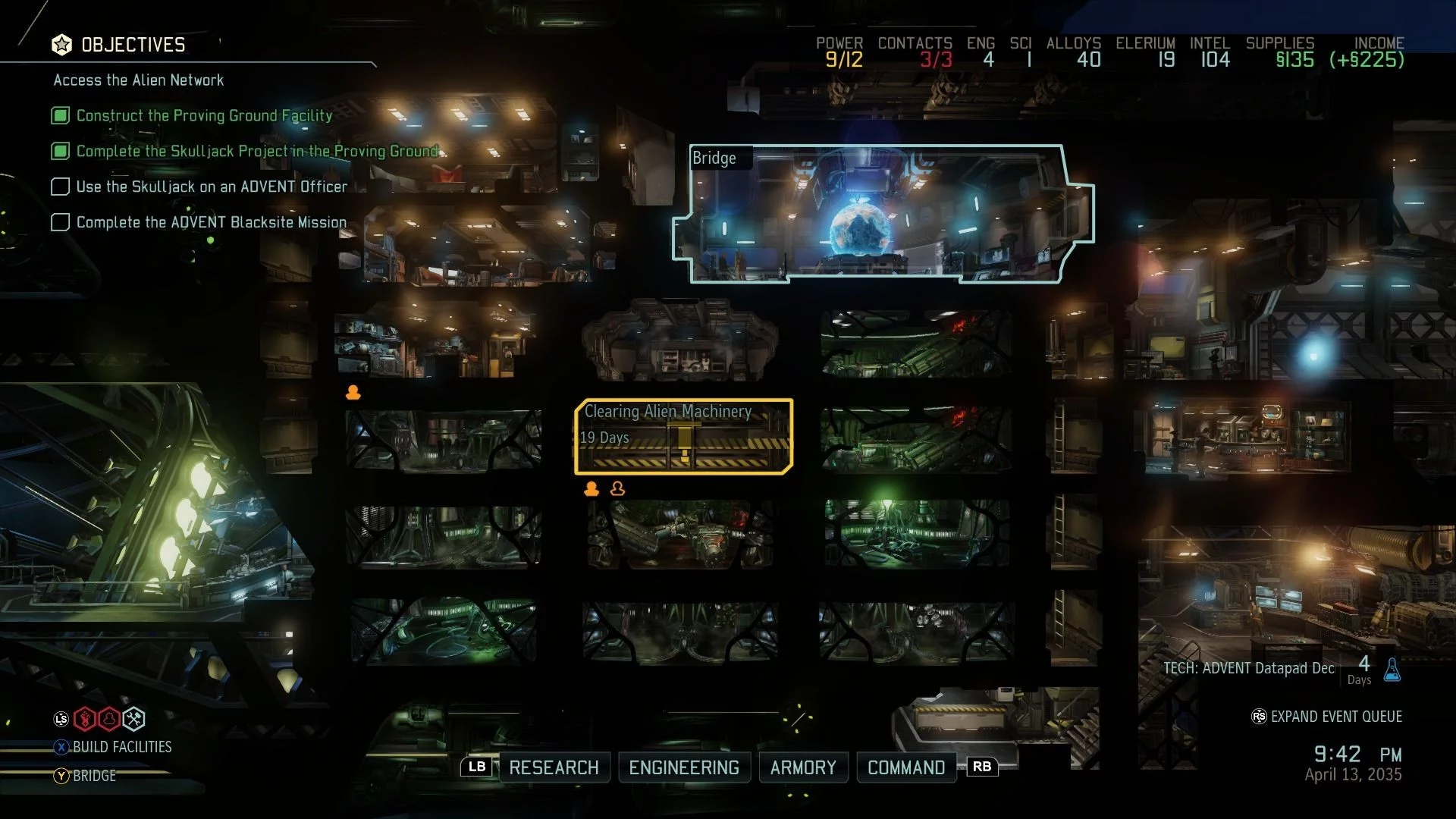Click the Objectives header
The image size is (1456, 819).
133,45
